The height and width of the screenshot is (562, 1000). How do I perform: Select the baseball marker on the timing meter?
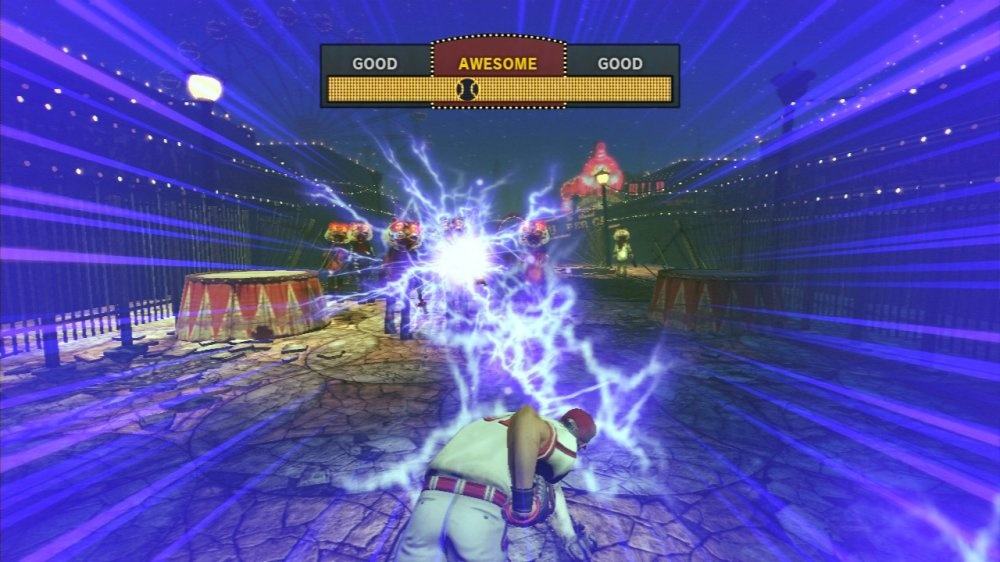(x=466, y=90)
